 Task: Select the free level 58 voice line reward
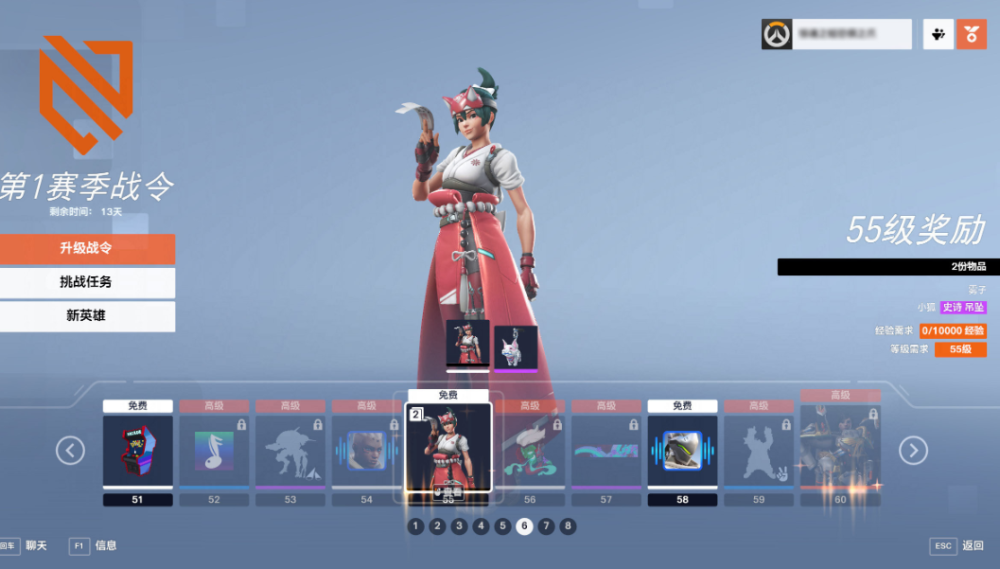click(682, 451)
